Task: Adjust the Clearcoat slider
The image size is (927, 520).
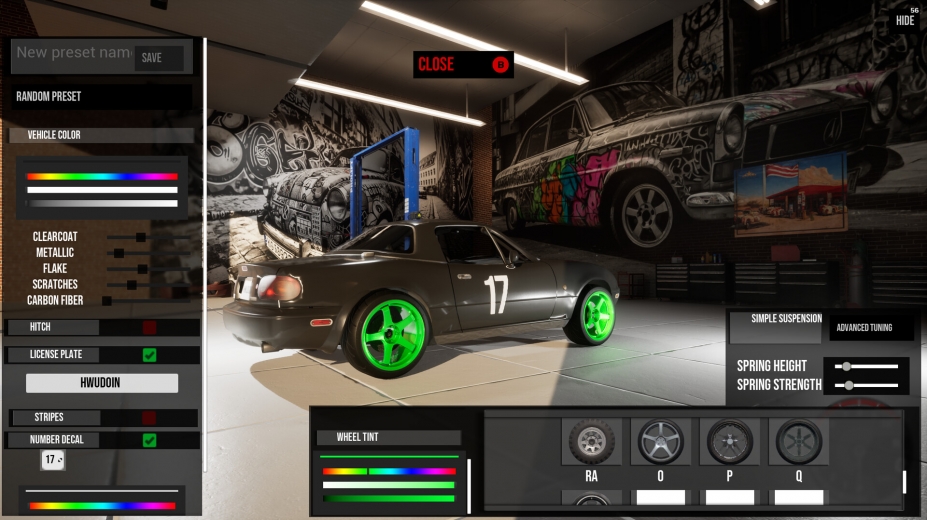Action: coord(140,237)
